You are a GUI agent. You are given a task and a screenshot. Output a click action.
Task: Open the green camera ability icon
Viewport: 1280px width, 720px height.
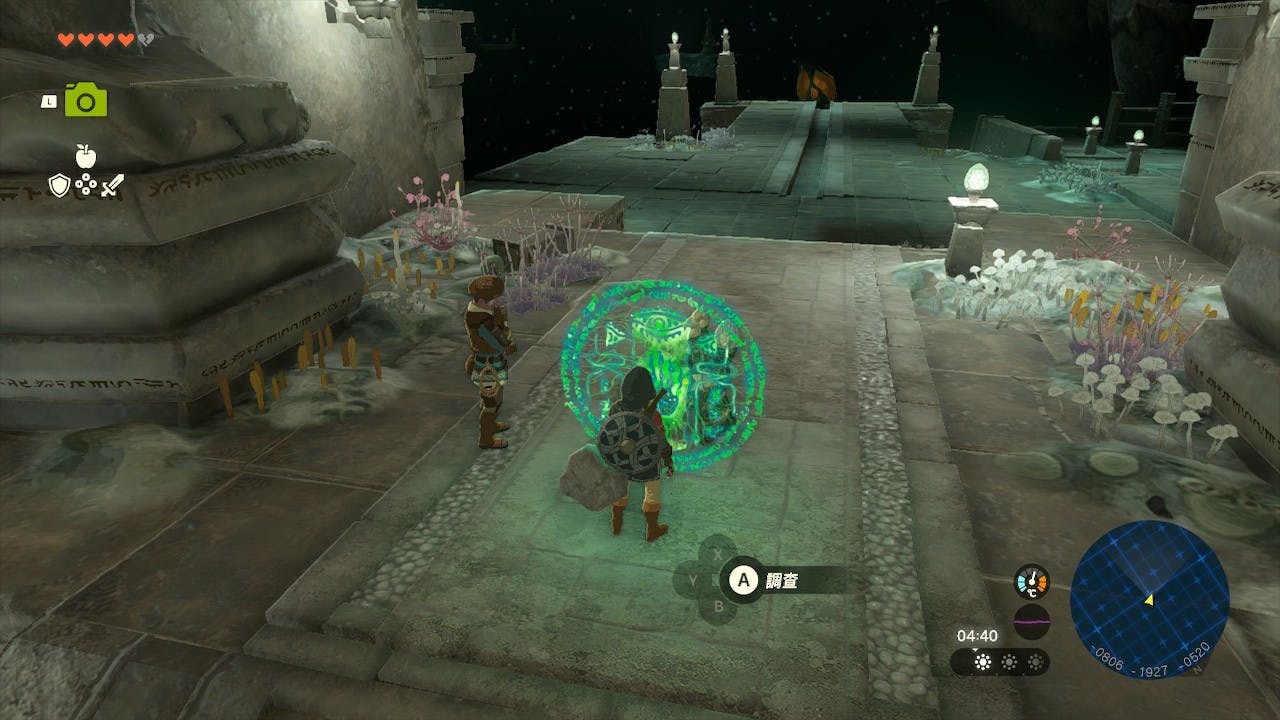pos(86,100)
